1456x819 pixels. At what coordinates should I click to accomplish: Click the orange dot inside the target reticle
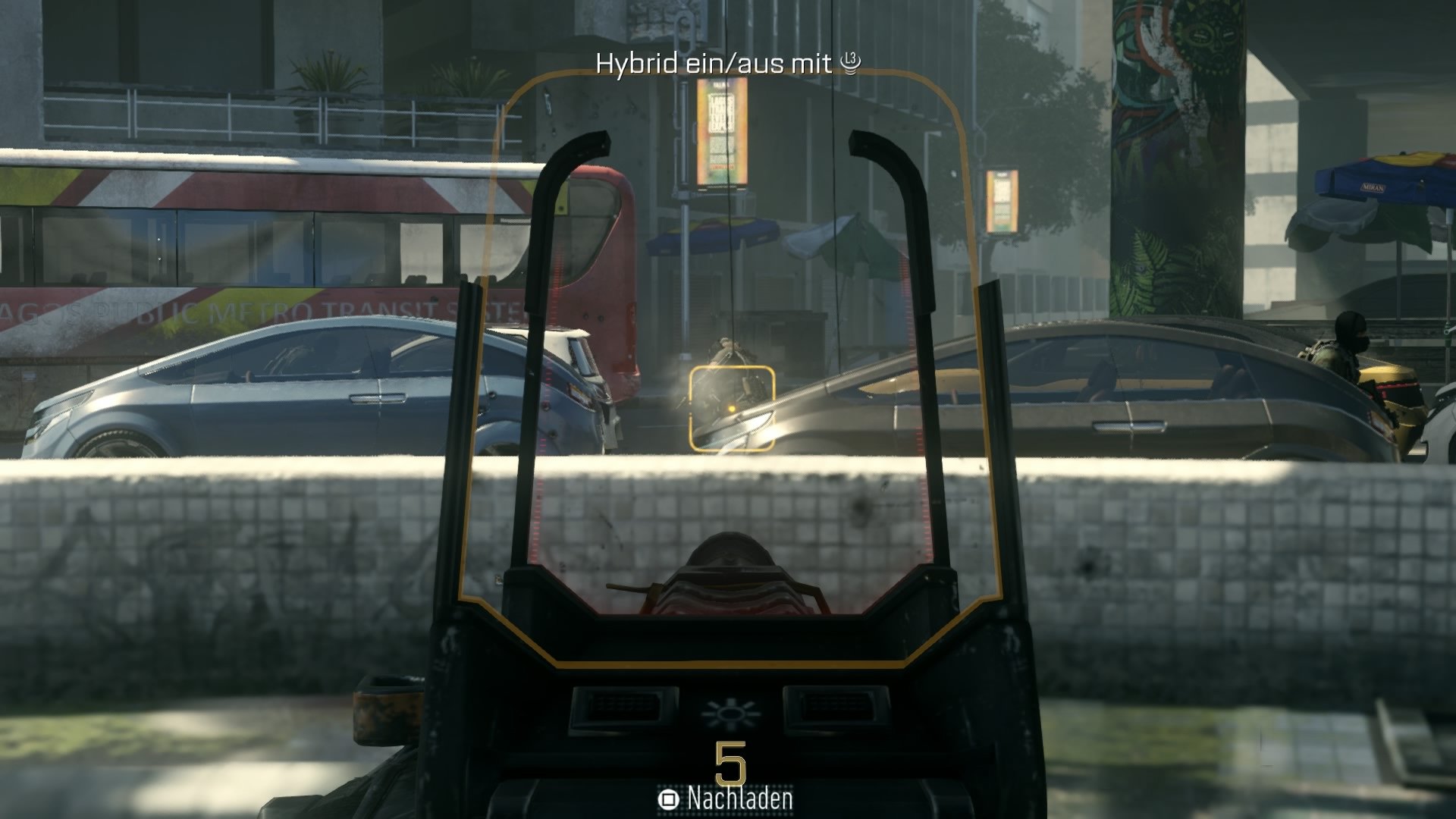coord(733,408)
